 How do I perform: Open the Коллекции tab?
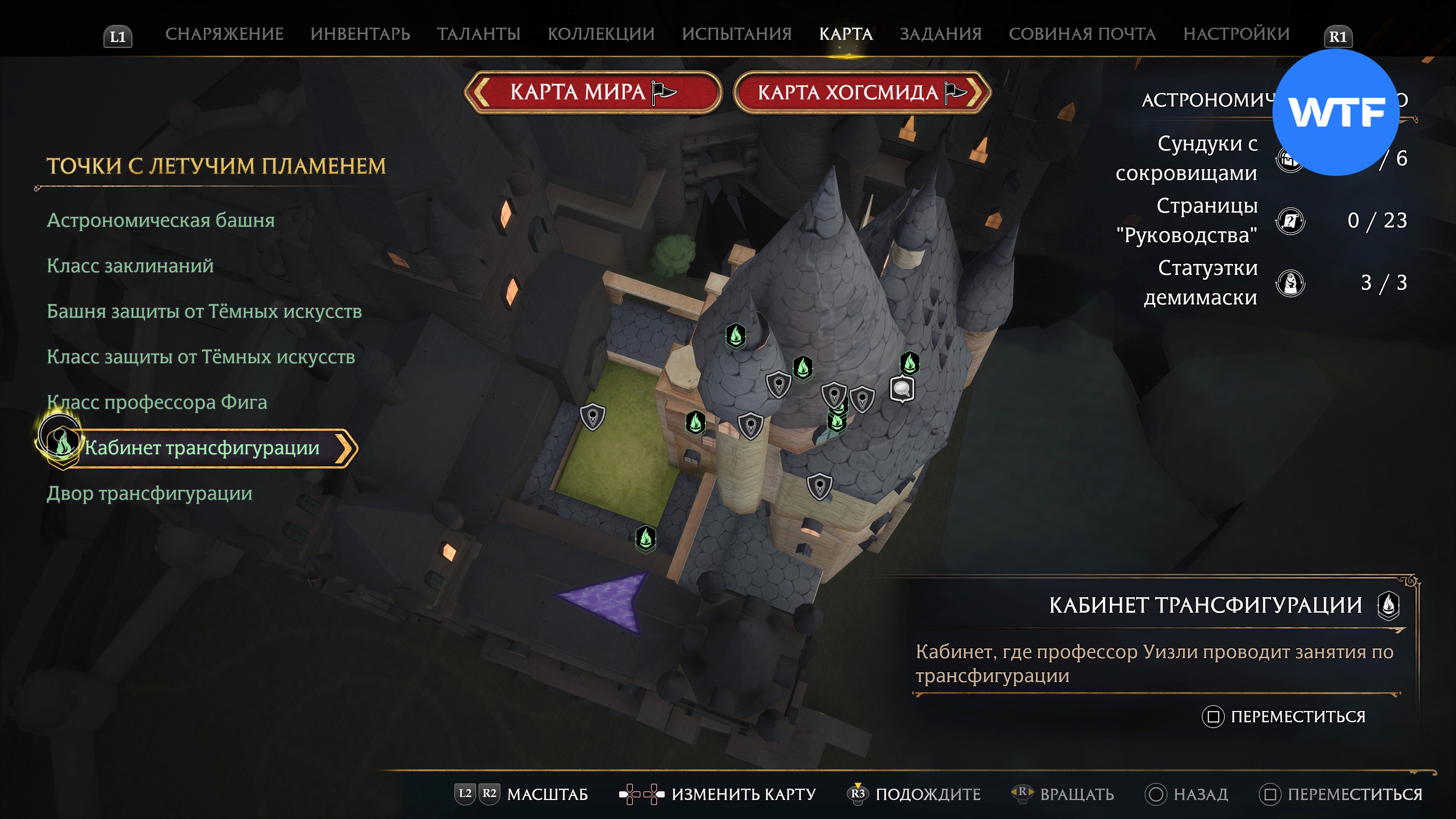click(x=601, y=34)
